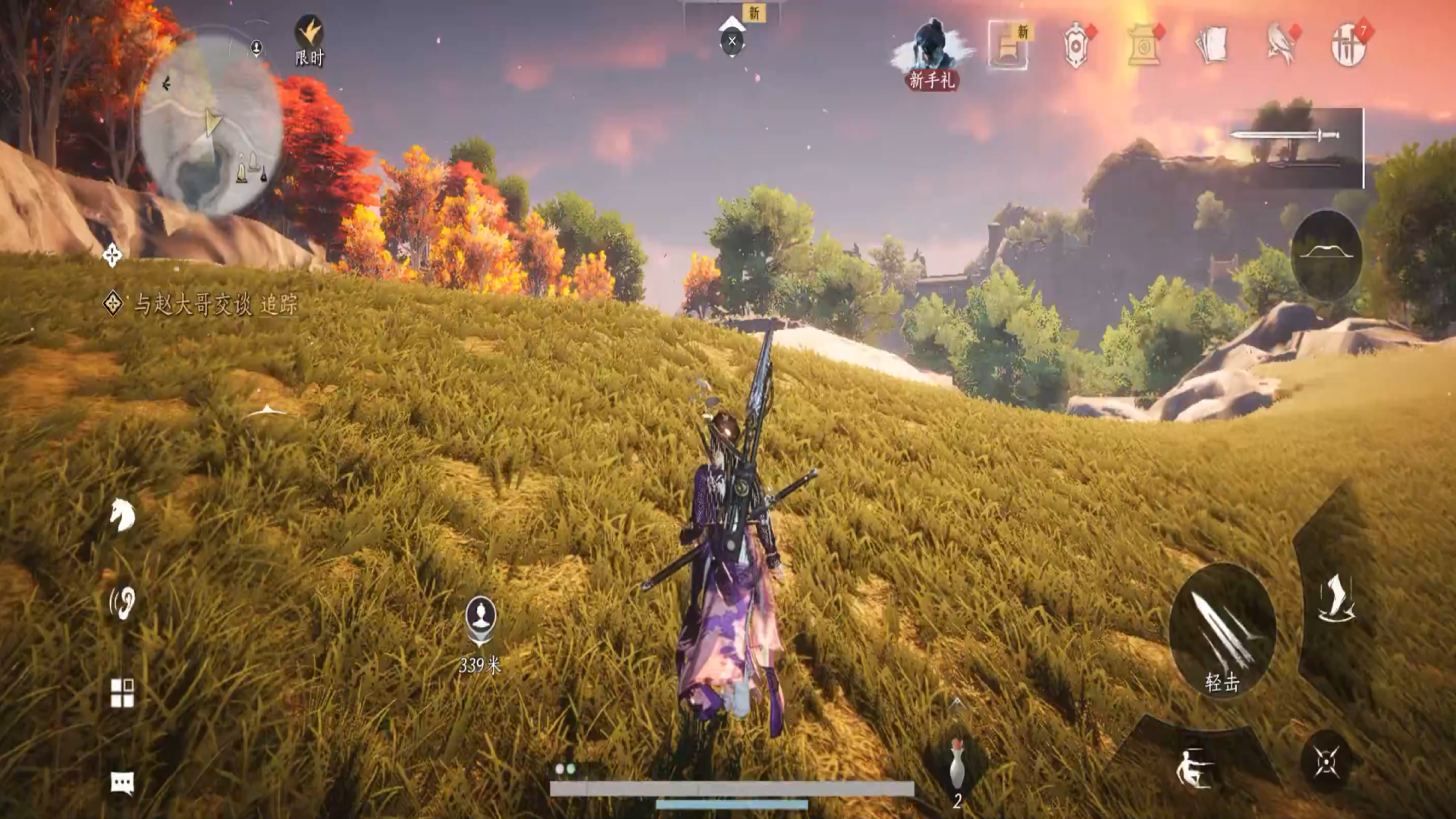
Task: Open the chat bubble icon
Action: [x=122, y=782]
